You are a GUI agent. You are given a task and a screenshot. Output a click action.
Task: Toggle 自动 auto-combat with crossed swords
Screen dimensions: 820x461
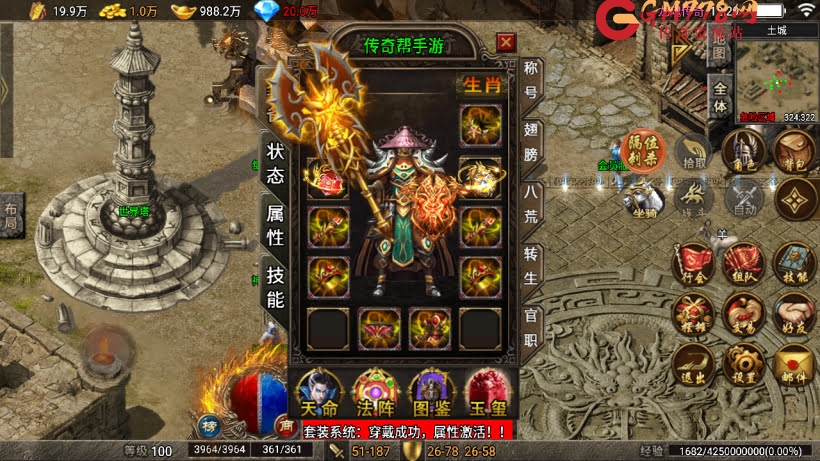743,198
